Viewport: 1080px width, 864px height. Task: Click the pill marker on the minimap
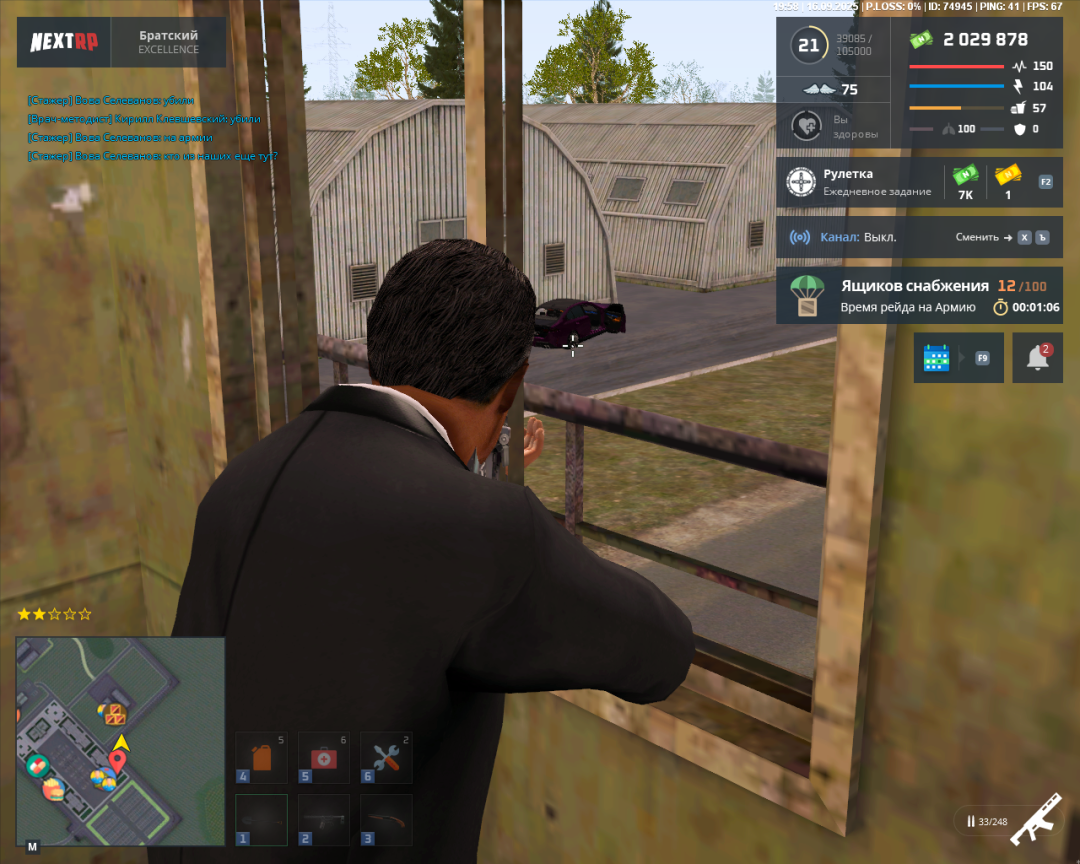[38, 766]
